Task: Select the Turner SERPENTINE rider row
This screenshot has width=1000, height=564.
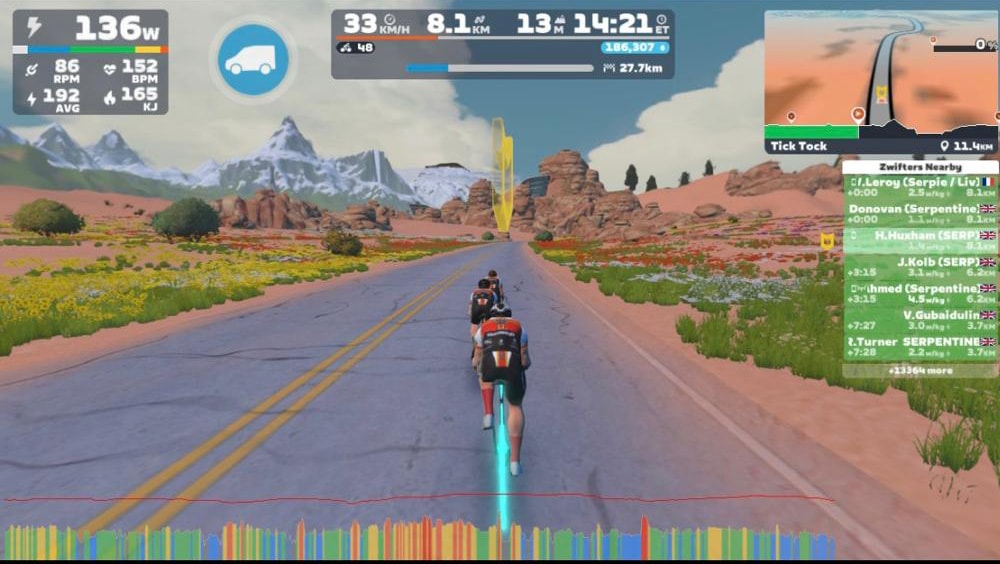Action: pyautogui.click(x=920, y=347)
